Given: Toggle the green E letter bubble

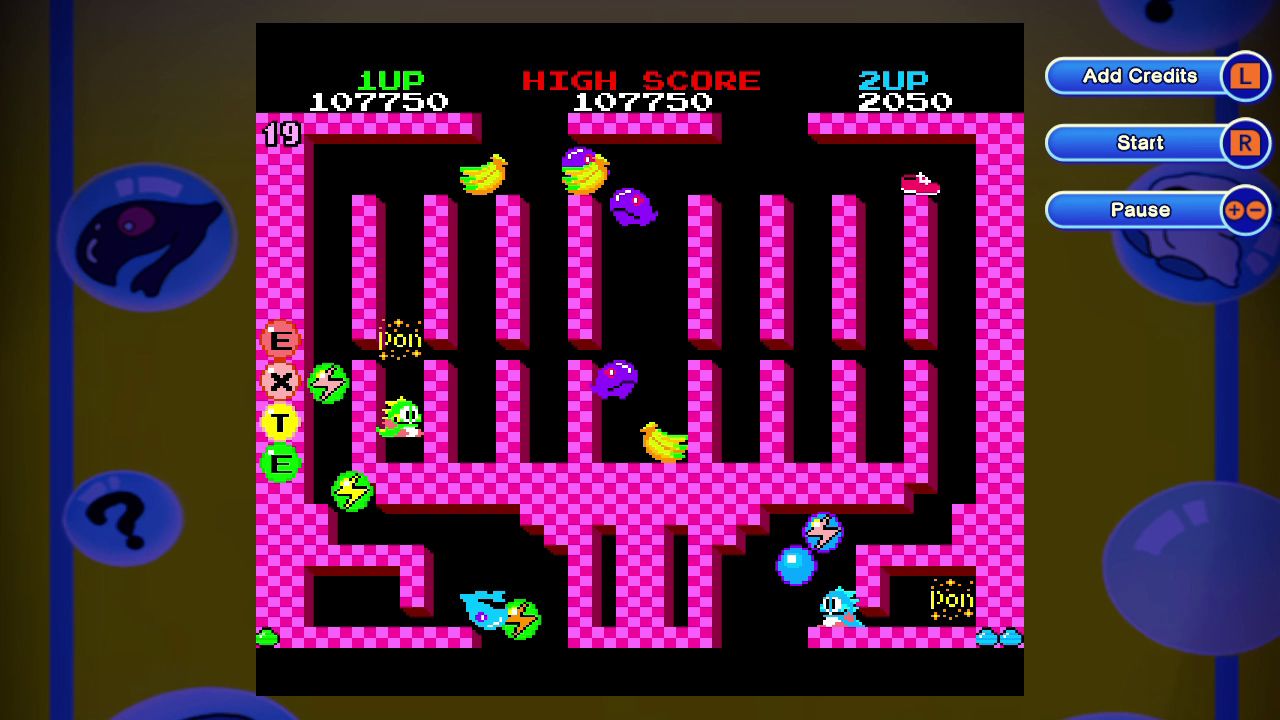Looking at the screenshot, I should click(x=279, y=464).
